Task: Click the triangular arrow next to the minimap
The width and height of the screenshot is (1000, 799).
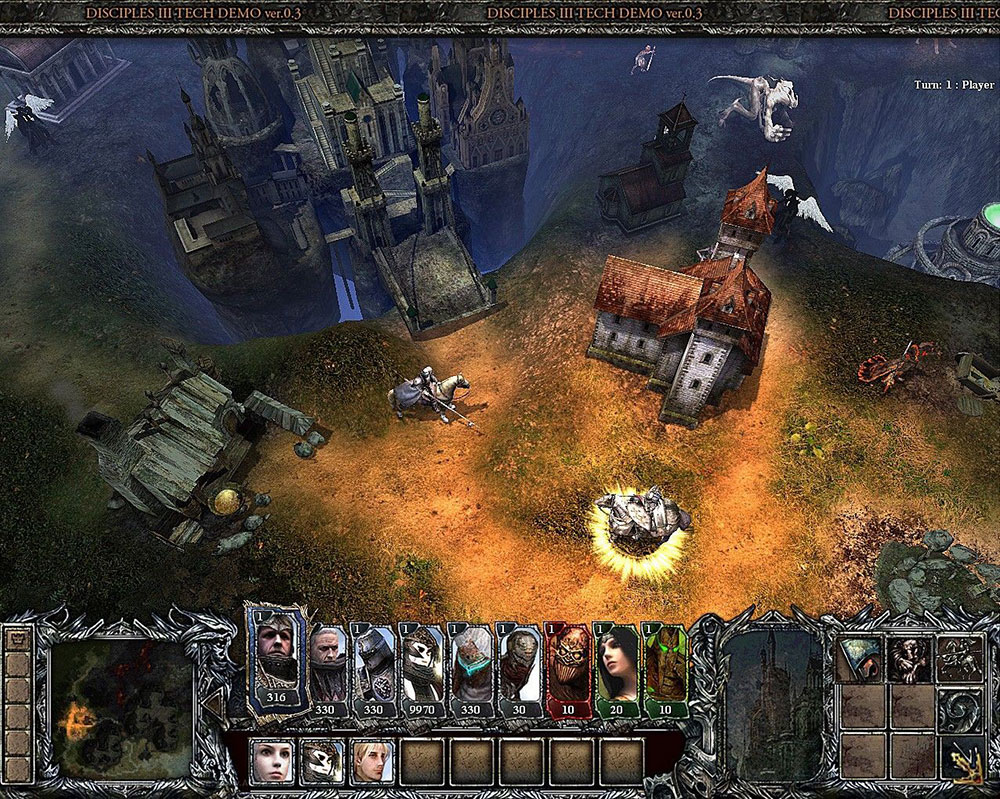Action: point(212,705)
